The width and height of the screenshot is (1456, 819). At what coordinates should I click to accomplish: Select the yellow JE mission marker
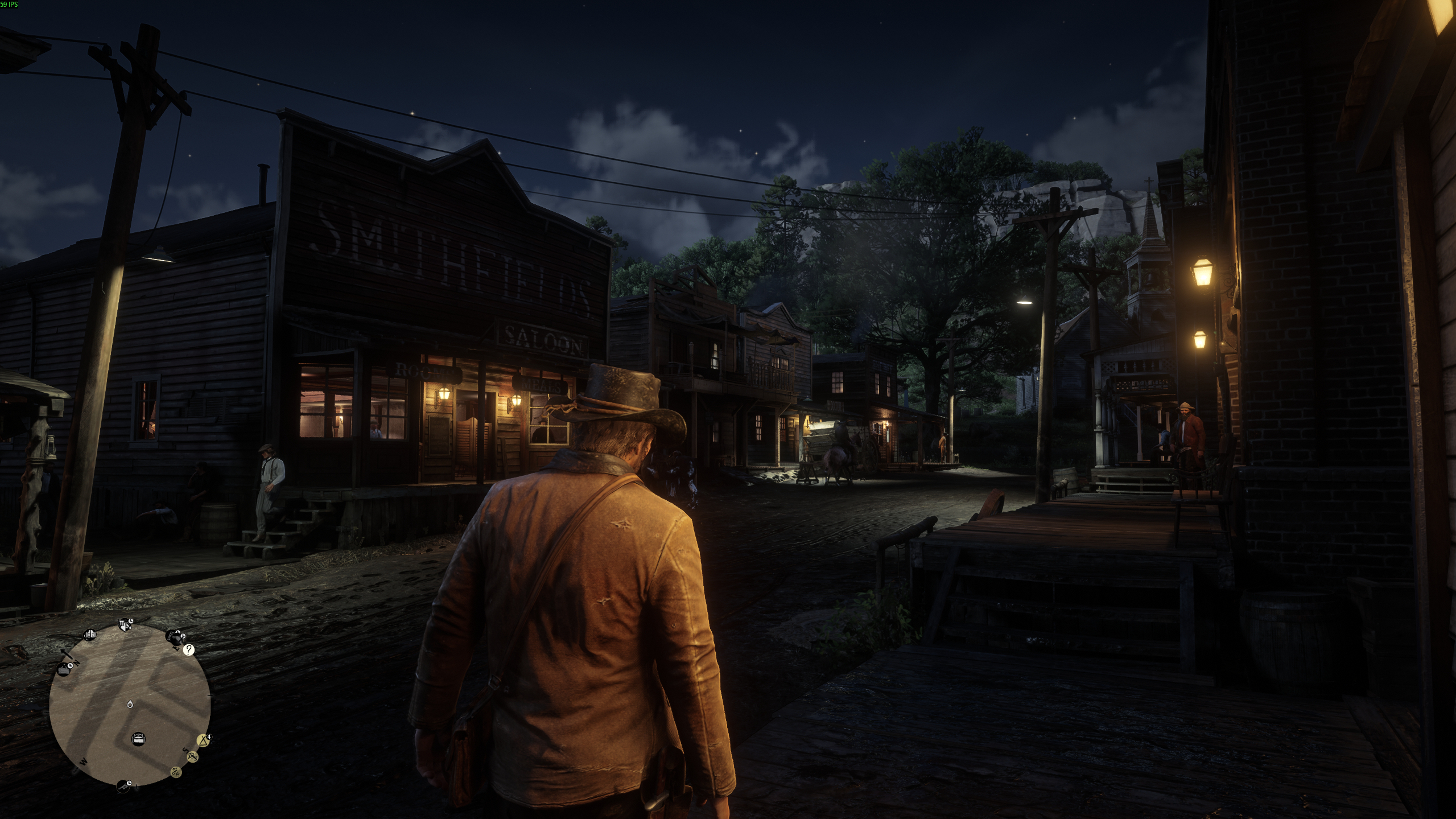coord(176,772)
